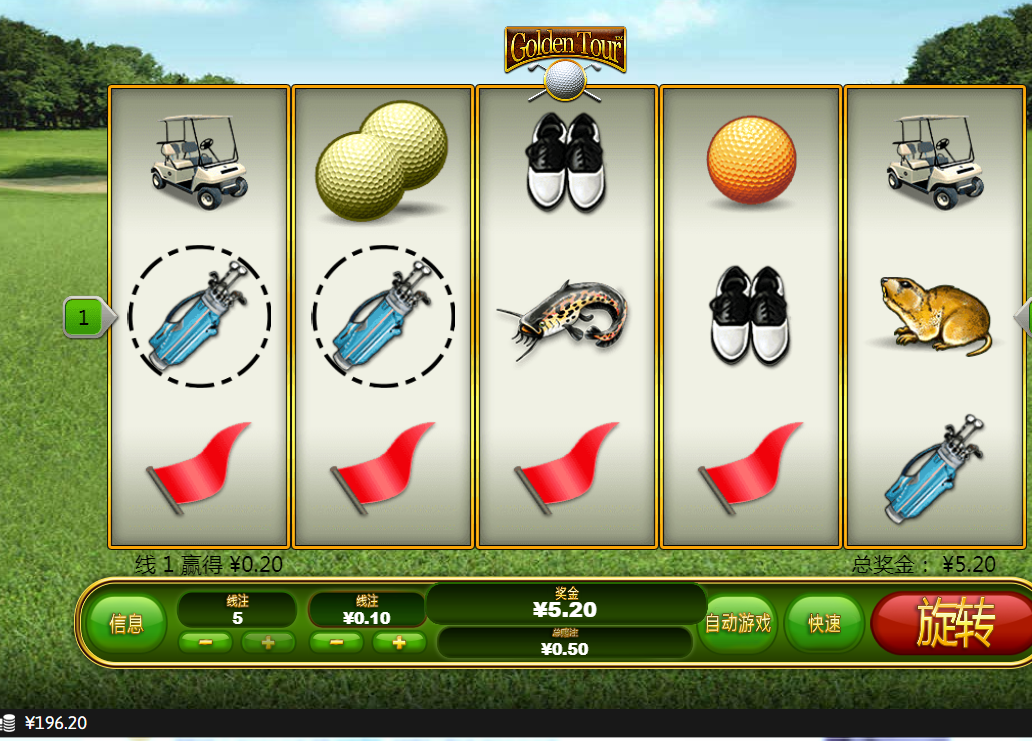Decrease the number of lines (5)
Screen dimensions: 1032x741
(207, 642)
